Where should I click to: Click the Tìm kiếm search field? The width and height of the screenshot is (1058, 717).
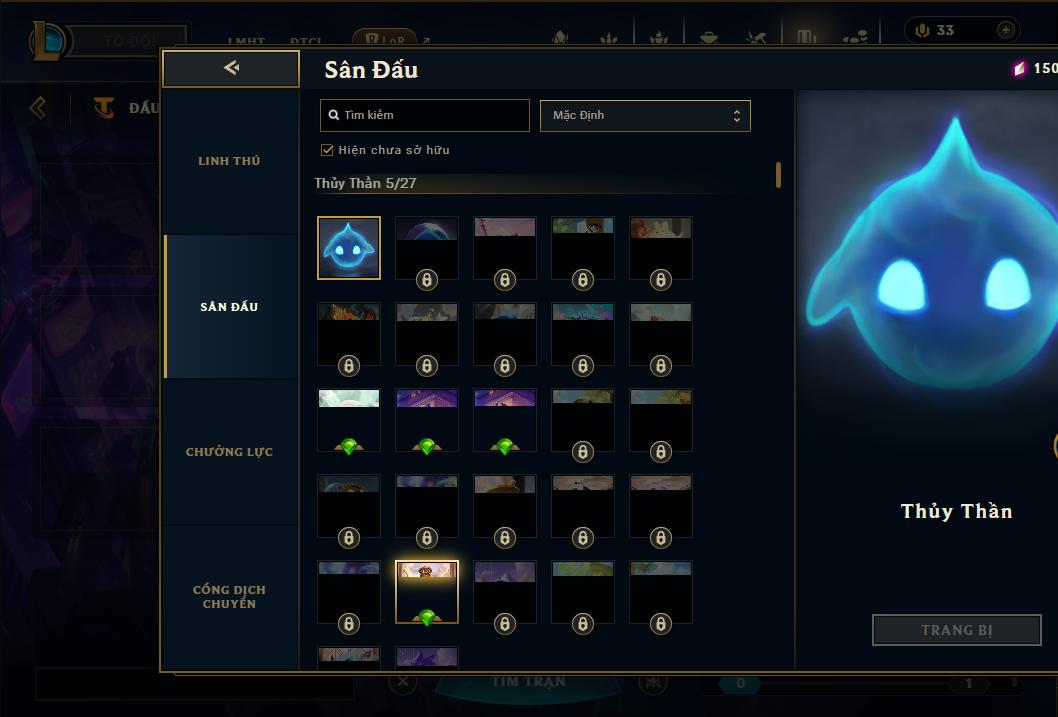pyautogui.click(x=425, y=115)
